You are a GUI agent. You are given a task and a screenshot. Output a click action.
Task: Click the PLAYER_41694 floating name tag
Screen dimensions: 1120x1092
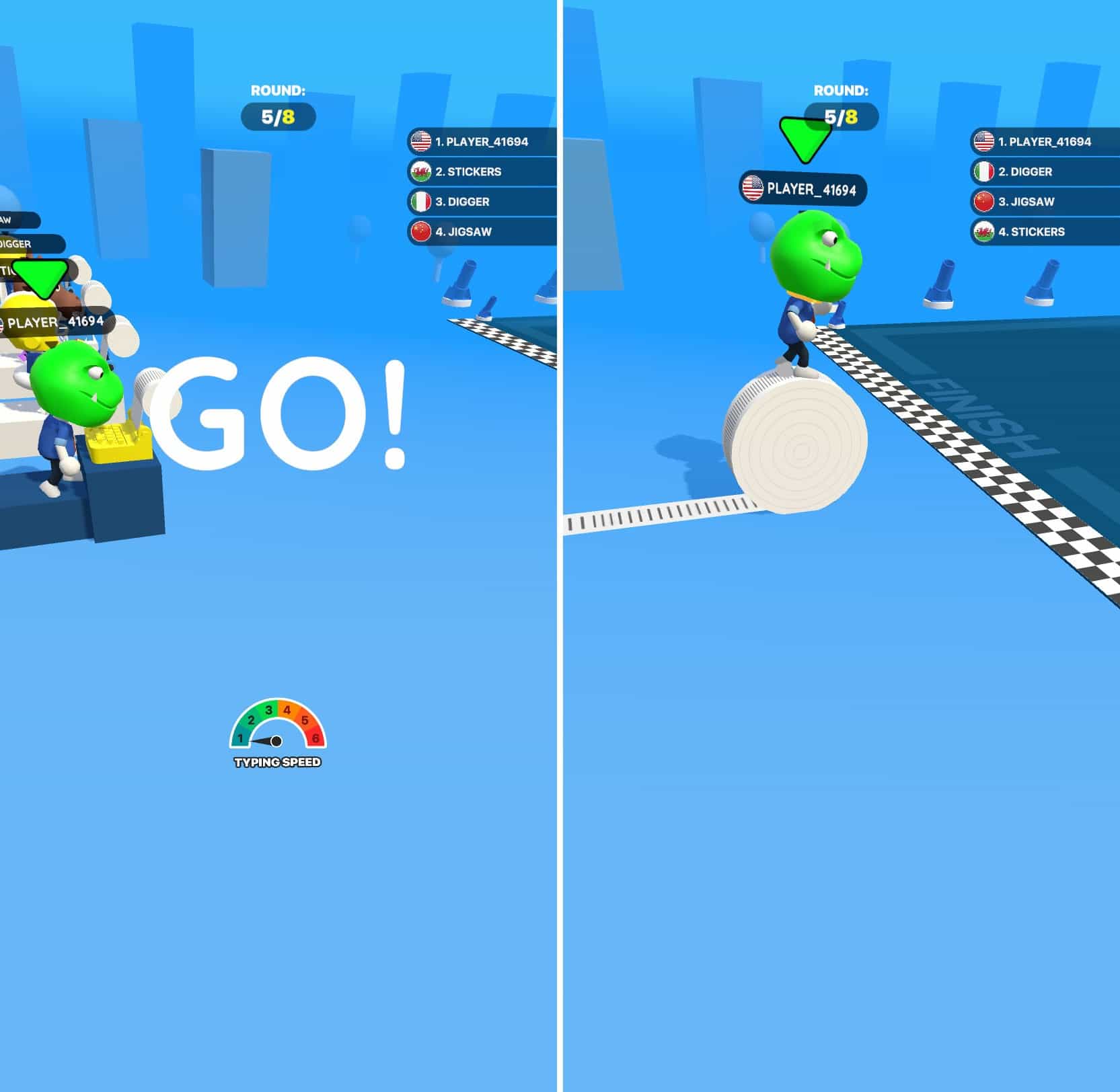coord(804,189)
